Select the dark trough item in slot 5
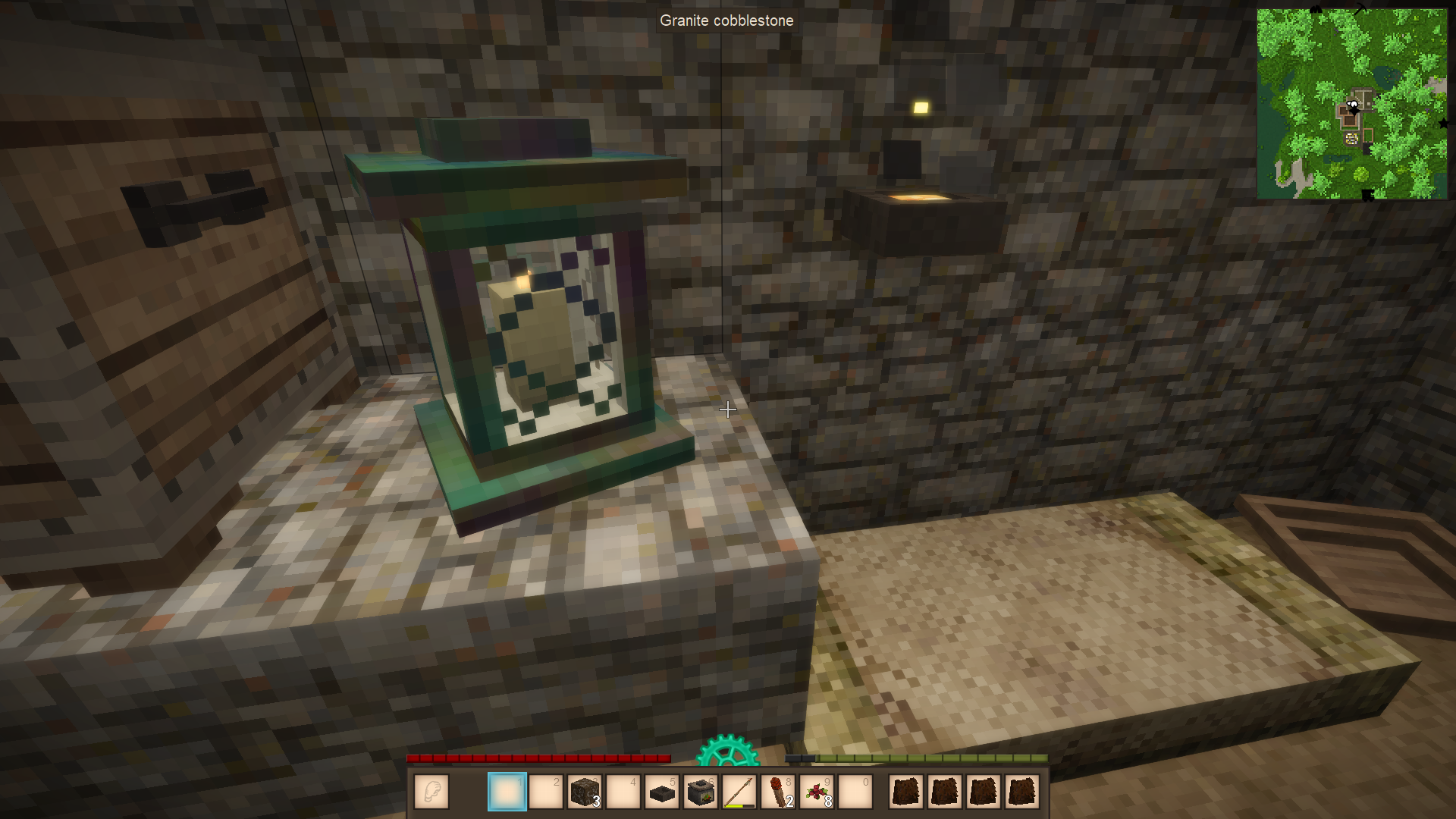This screenshot has width=1456, height=819. coord(662,792)
